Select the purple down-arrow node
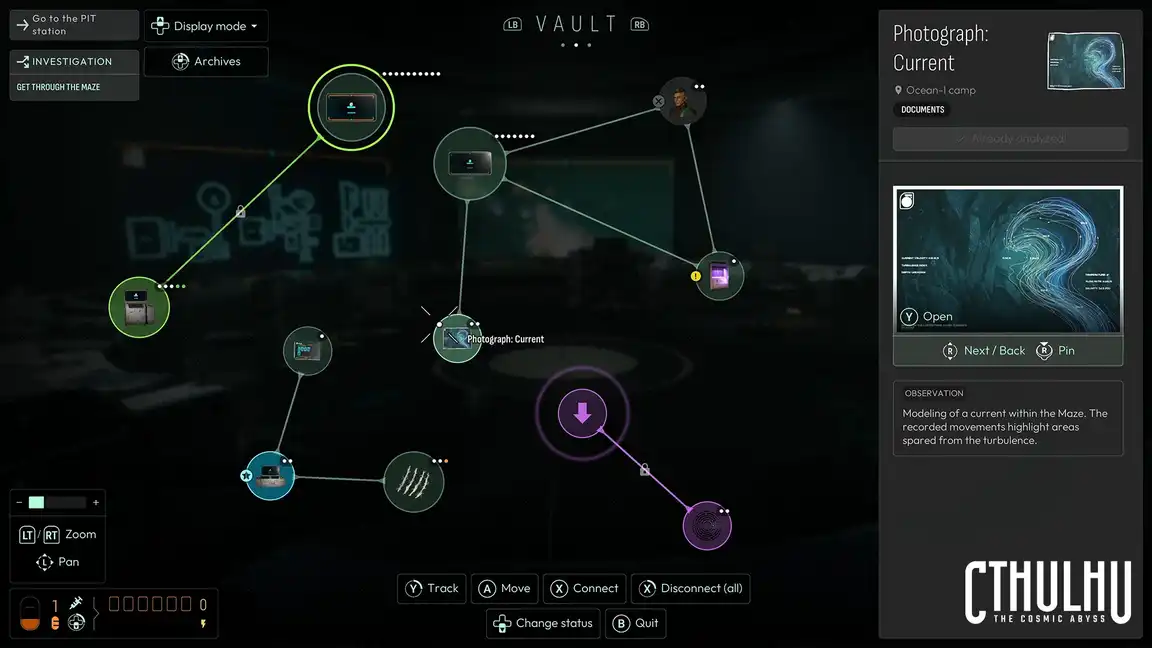Image resolution: width=1152 pixels, height=648 pixels. (x=582, y=413)
